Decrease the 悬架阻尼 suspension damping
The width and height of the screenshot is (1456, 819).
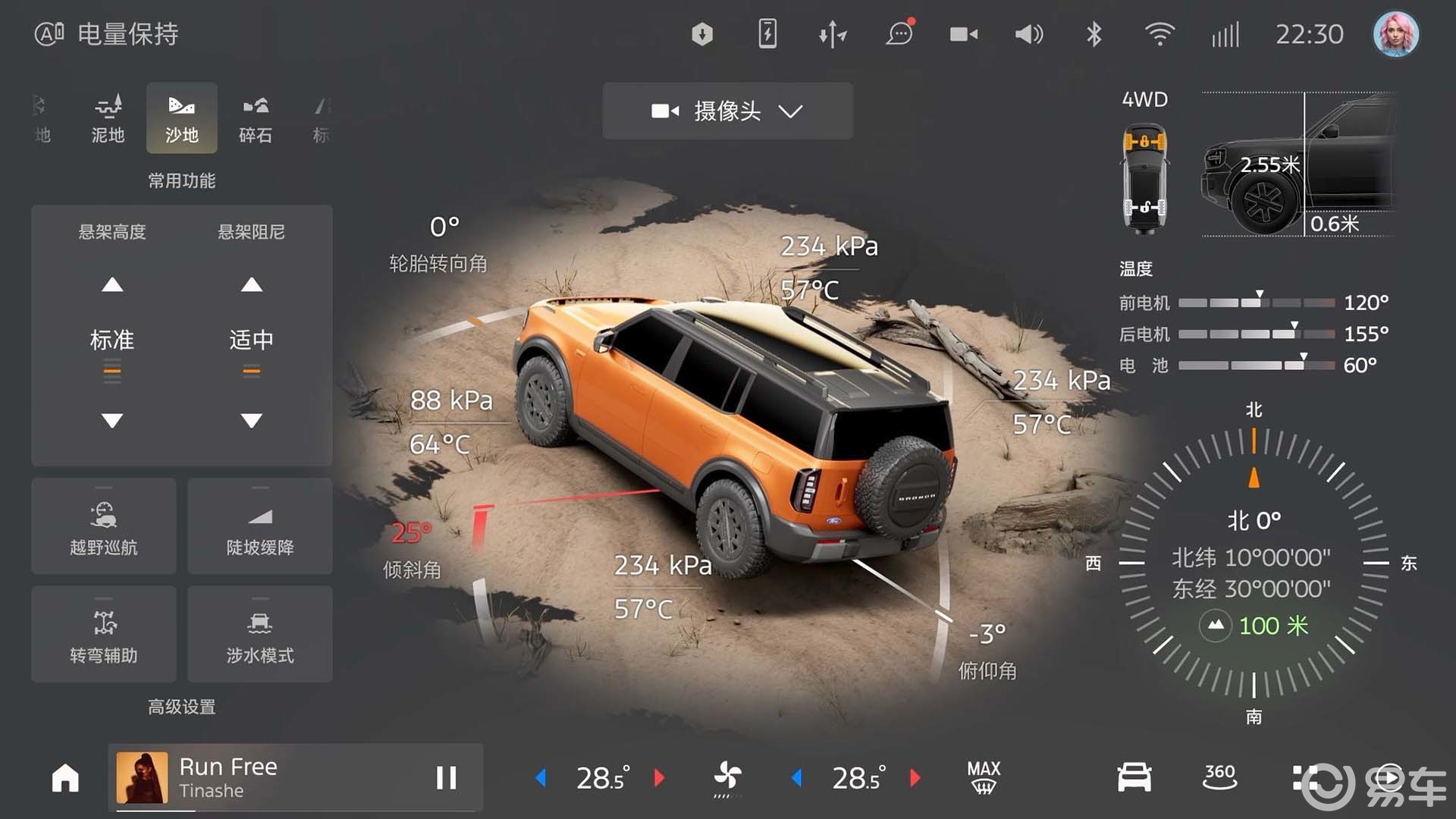251,420
